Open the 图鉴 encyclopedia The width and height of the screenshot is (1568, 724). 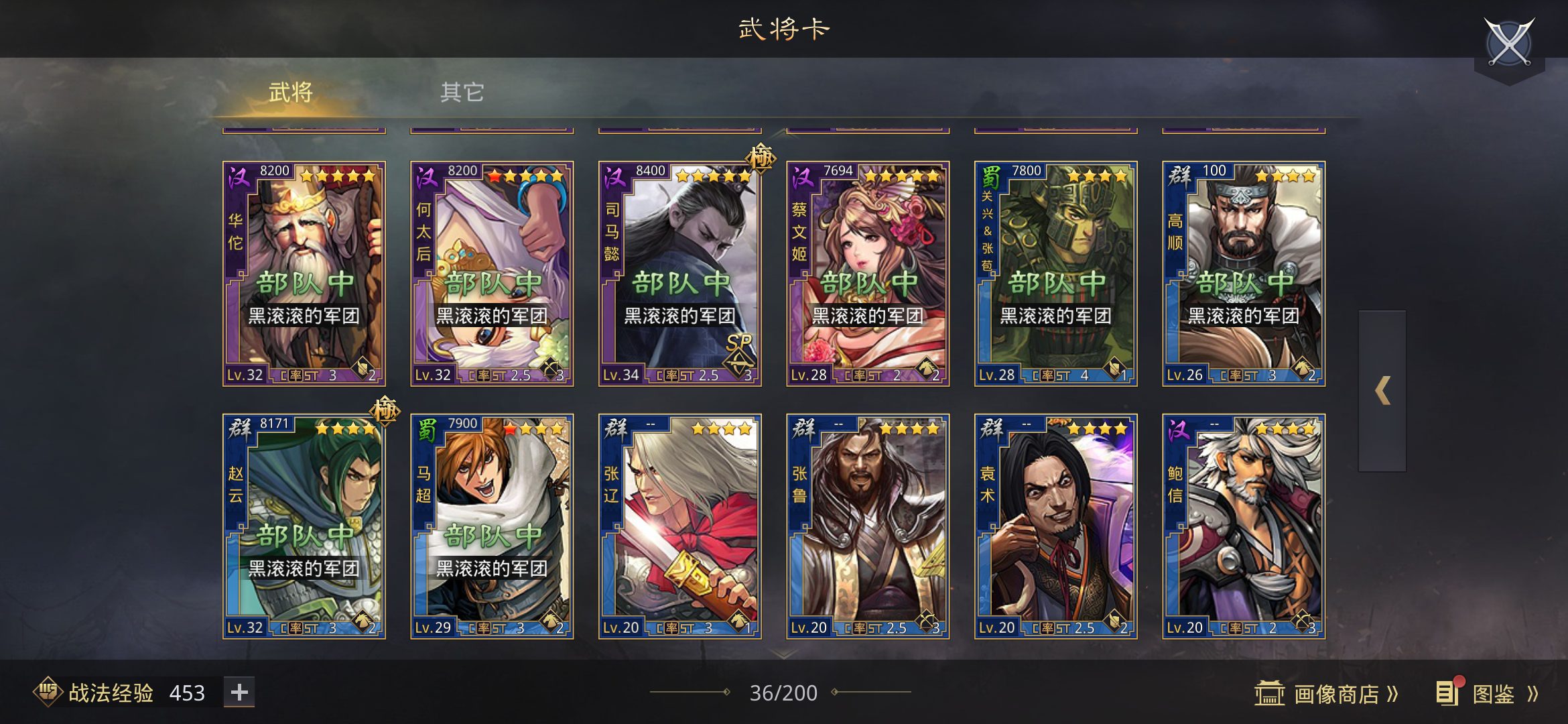[1489, 694]
